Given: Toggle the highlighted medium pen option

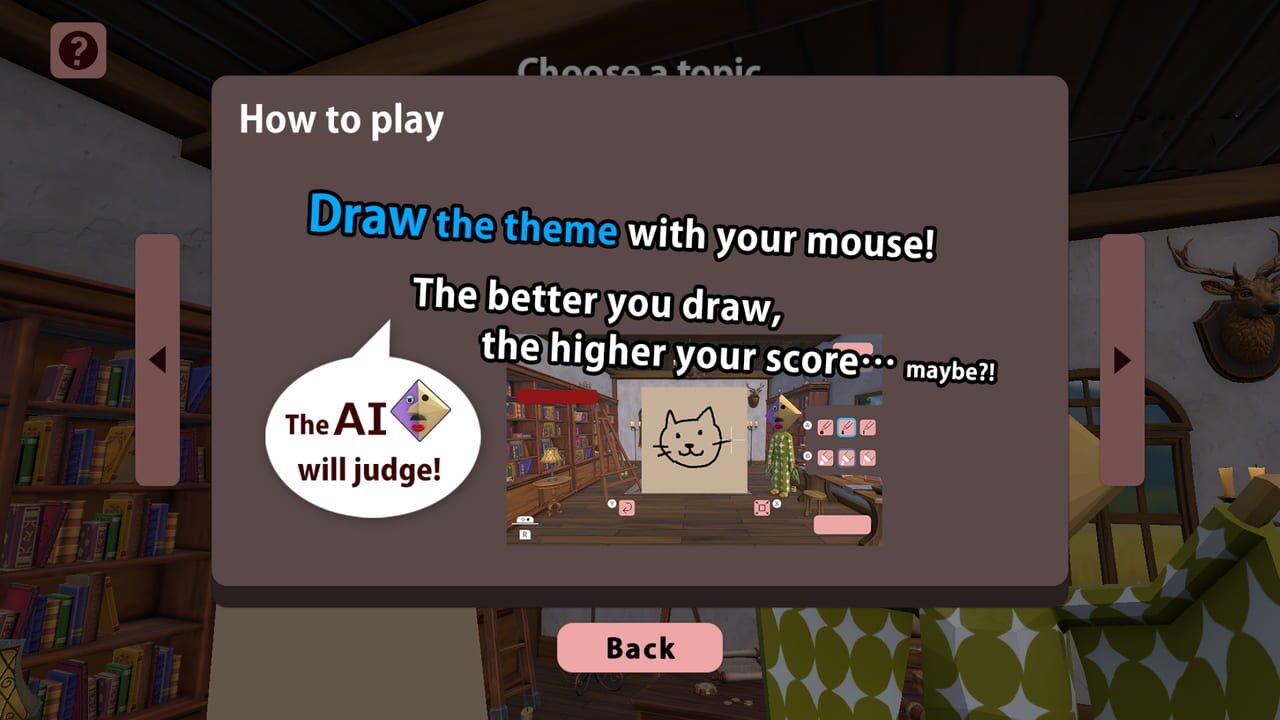Looking at the screenshot, I should (846, 427).
